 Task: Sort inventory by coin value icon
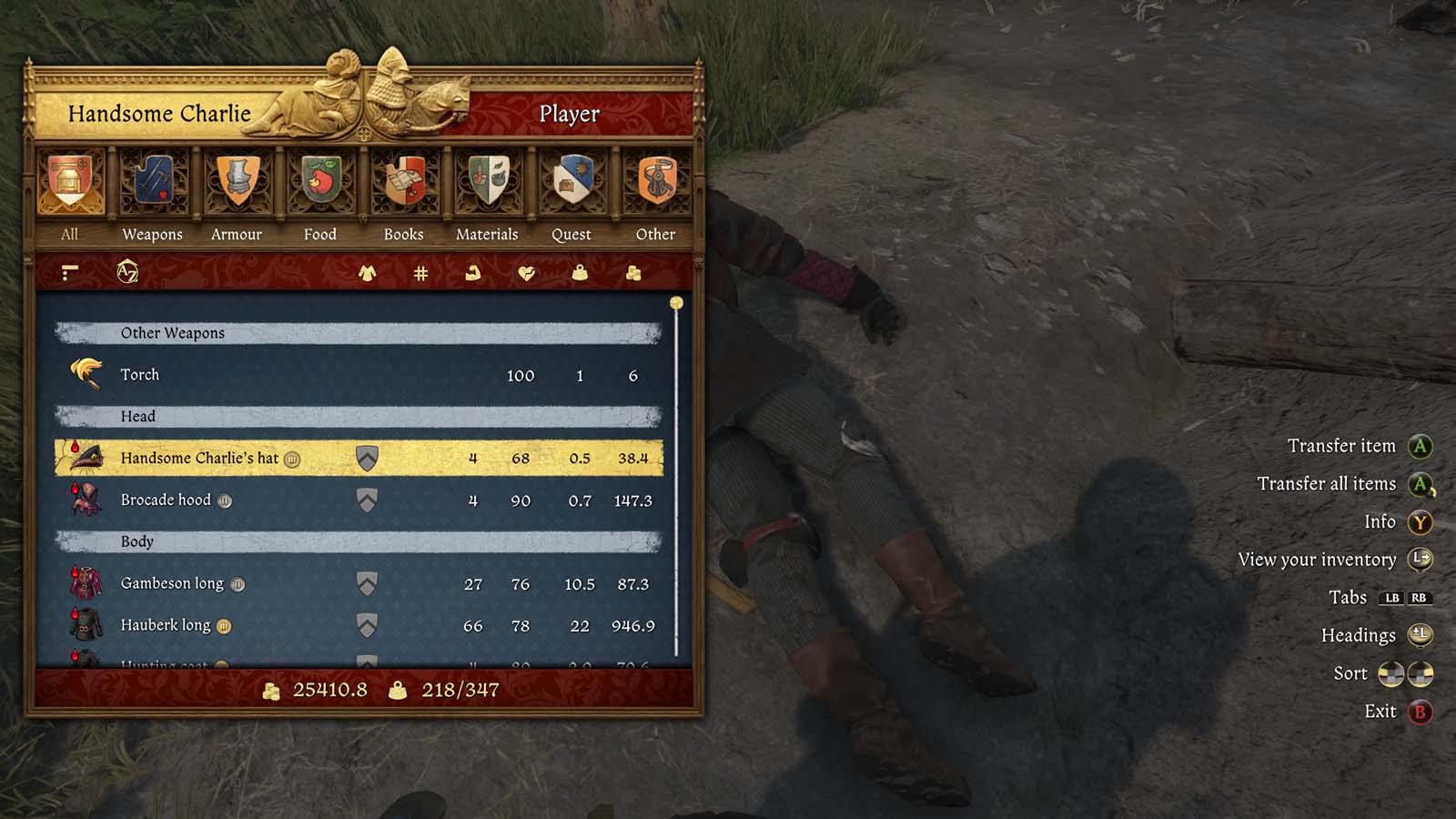coord(634,271)
